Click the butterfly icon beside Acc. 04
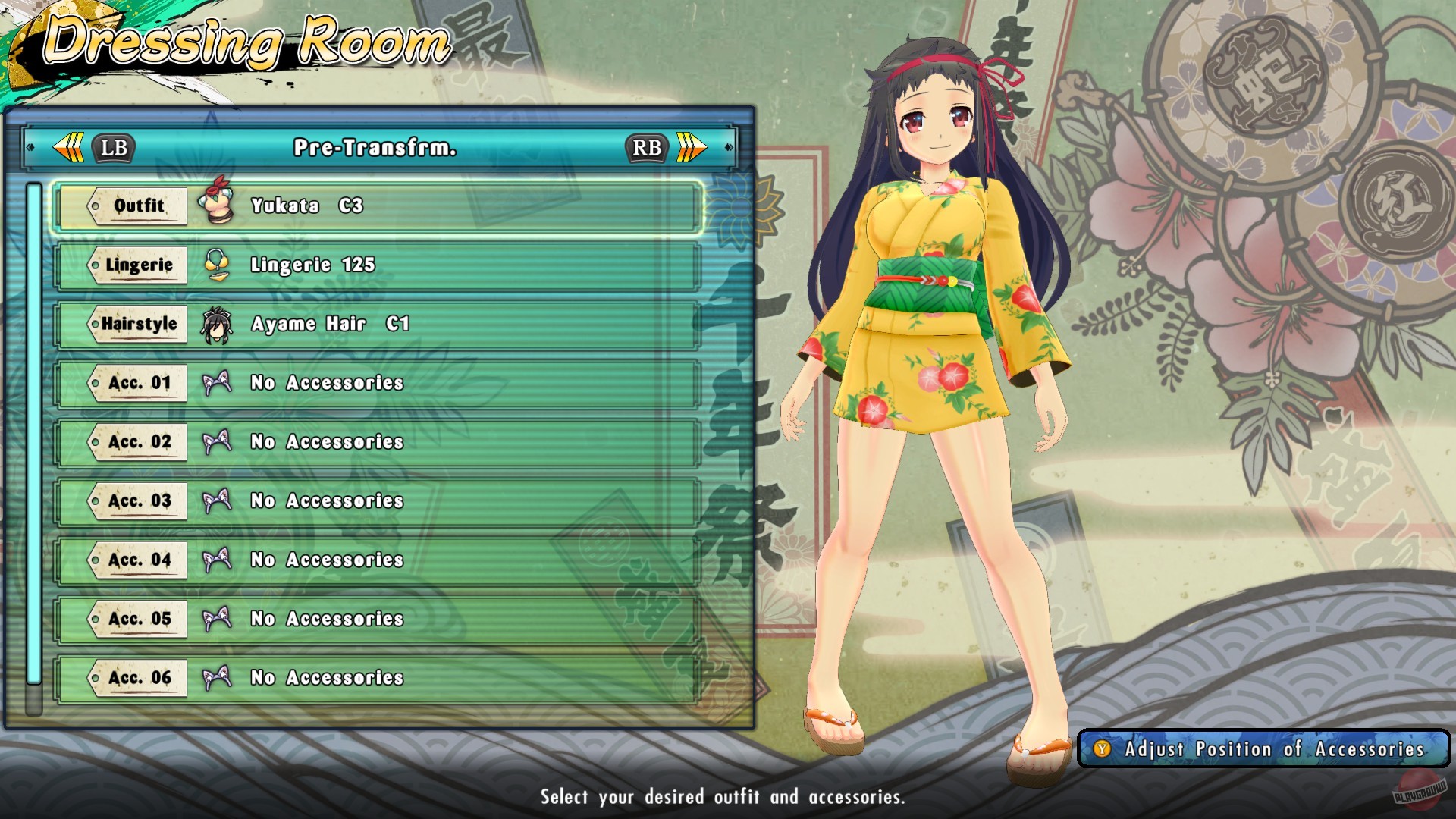This screenshot has height=819, width=1456. (218, 560)
